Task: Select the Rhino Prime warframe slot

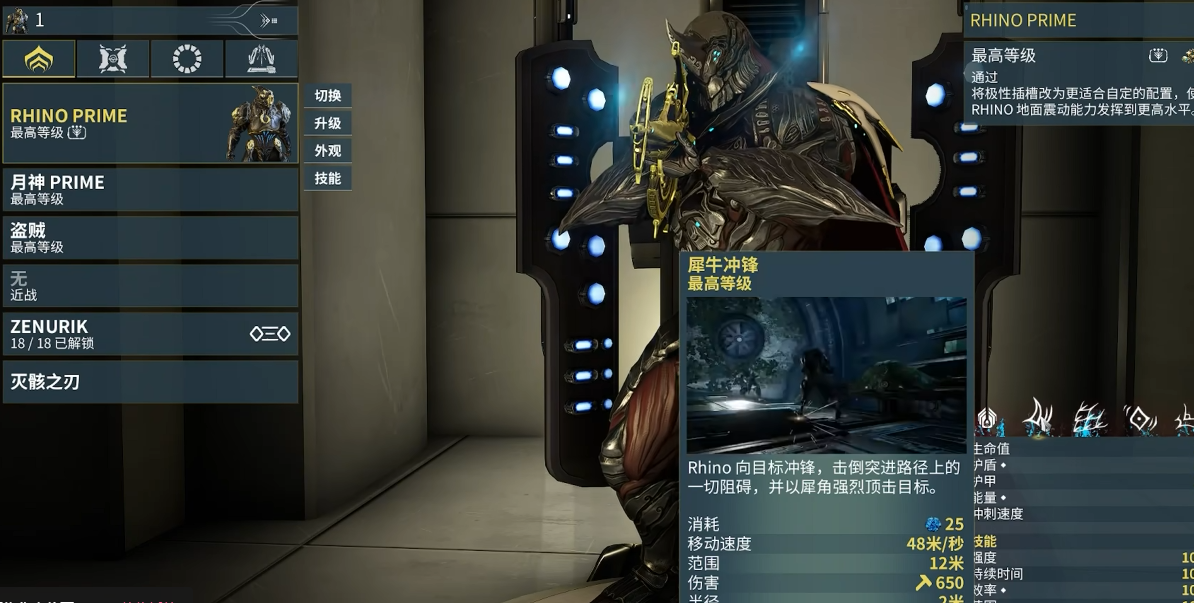Action: pos(150,124)
